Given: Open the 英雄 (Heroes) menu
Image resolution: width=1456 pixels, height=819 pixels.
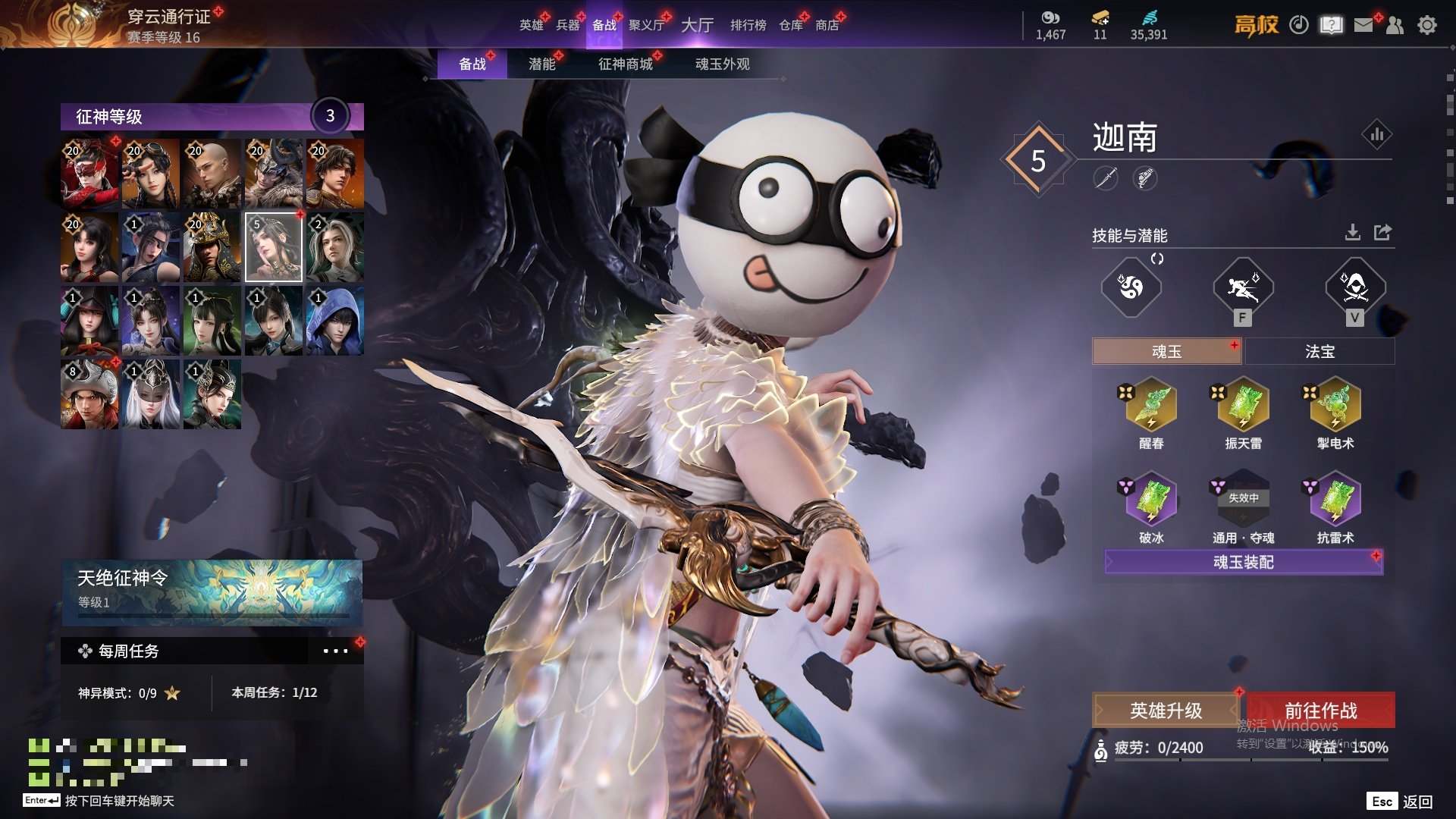Looking at the screenshot, I should click(x=531, y=25).
